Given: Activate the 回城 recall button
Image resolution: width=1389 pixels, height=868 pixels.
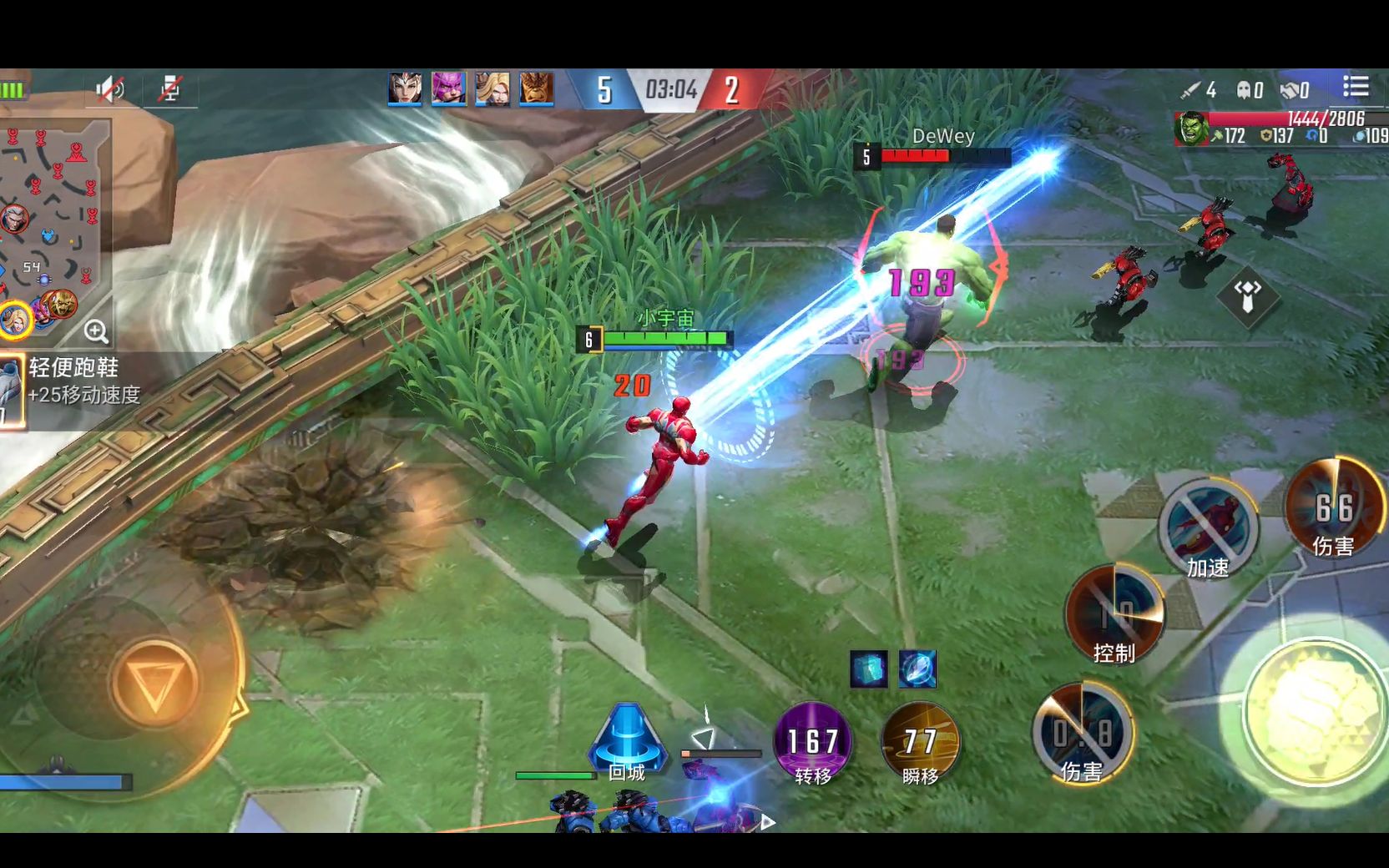Looking at the screenshot, I should 627,741.
